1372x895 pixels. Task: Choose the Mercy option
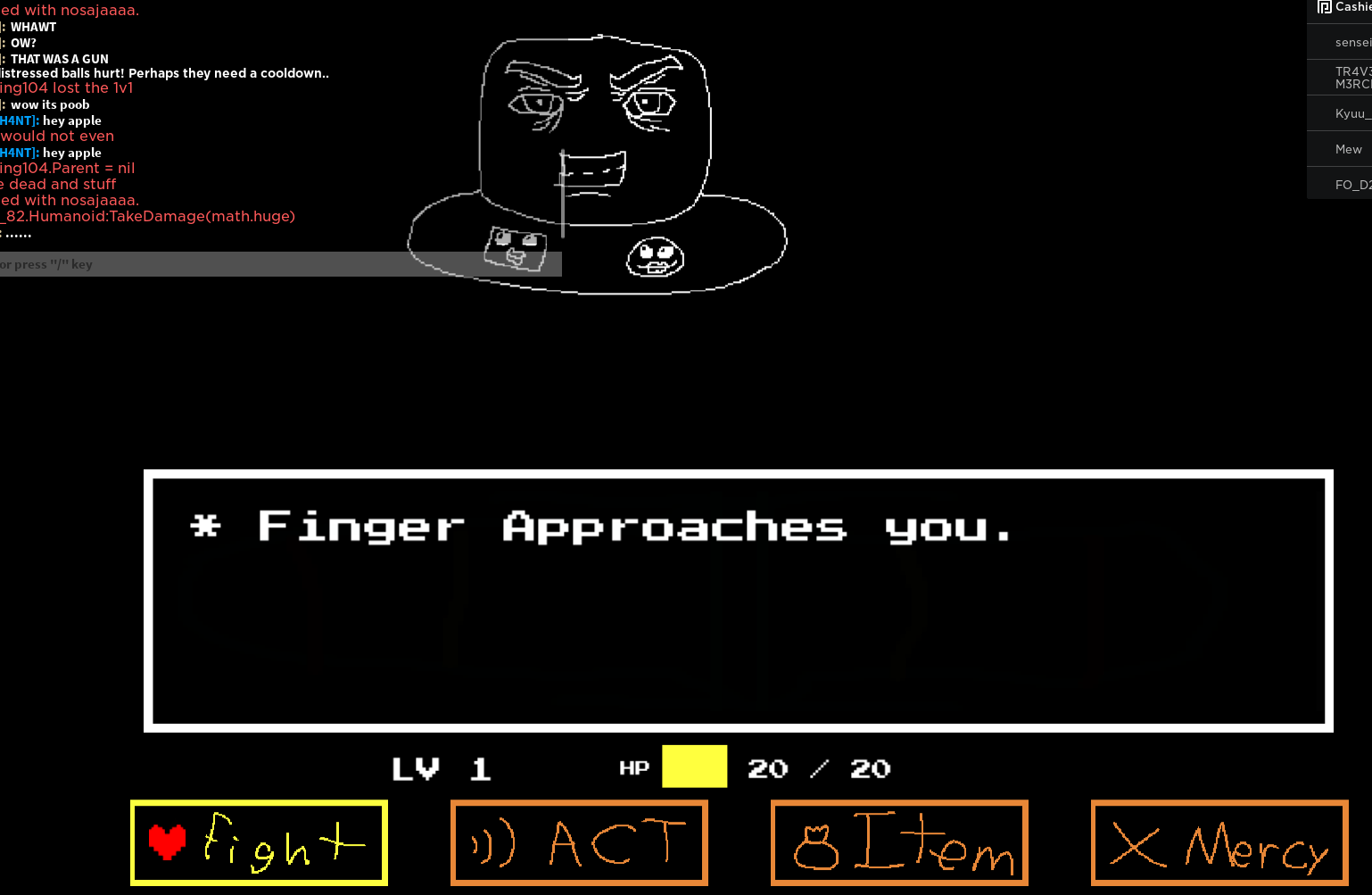tap(1219, 842)
